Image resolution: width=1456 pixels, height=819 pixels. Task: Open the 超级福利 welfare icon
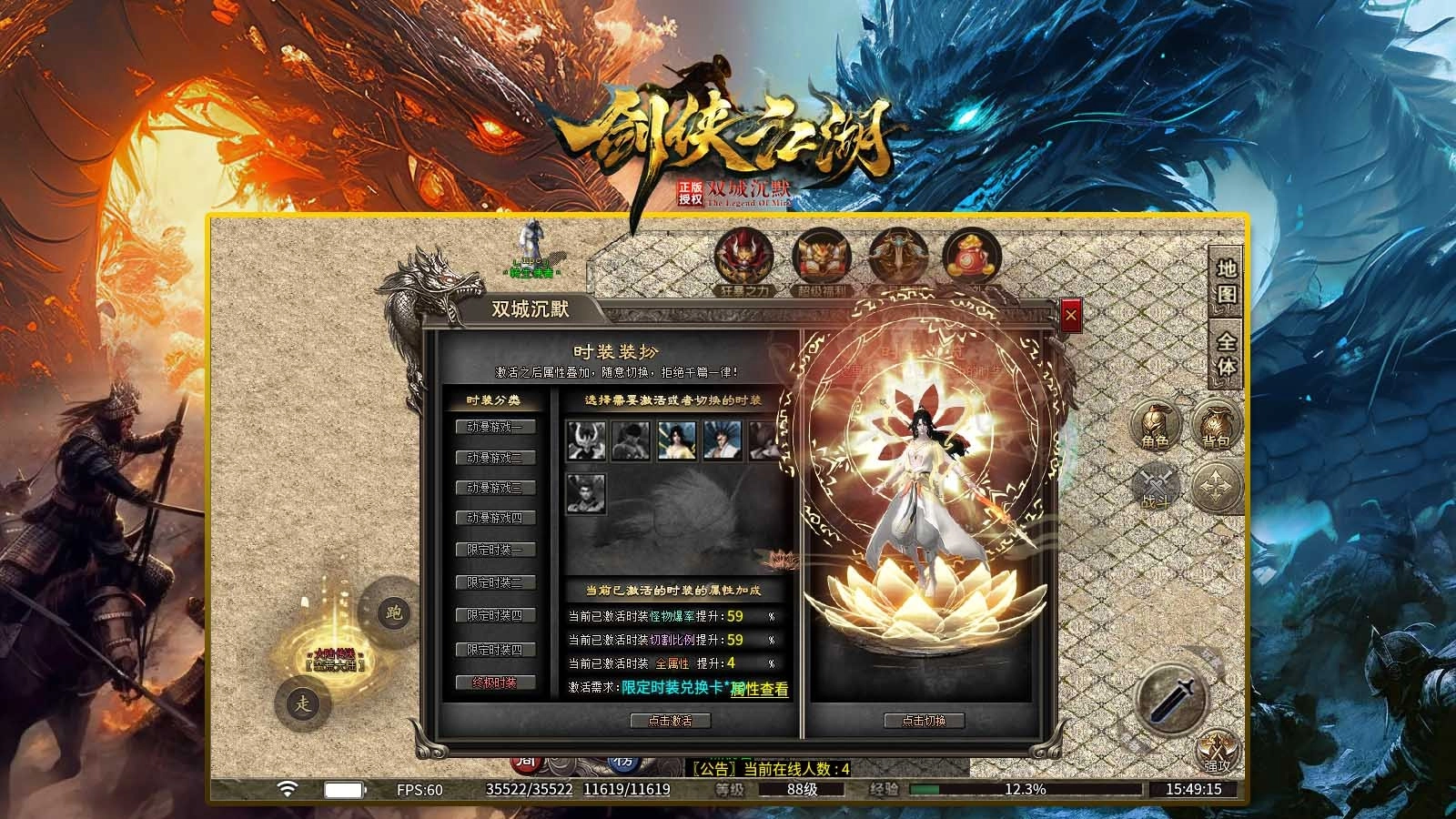(x=820, y=258)
